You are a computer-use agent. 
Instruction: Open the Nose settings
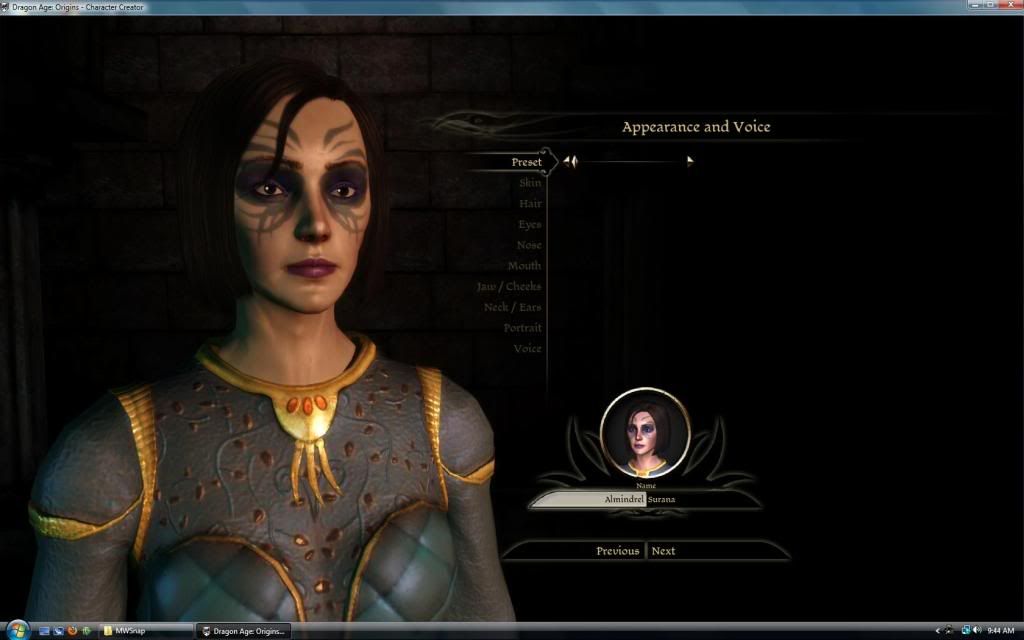pyautogui.click(x=529, y=245)
